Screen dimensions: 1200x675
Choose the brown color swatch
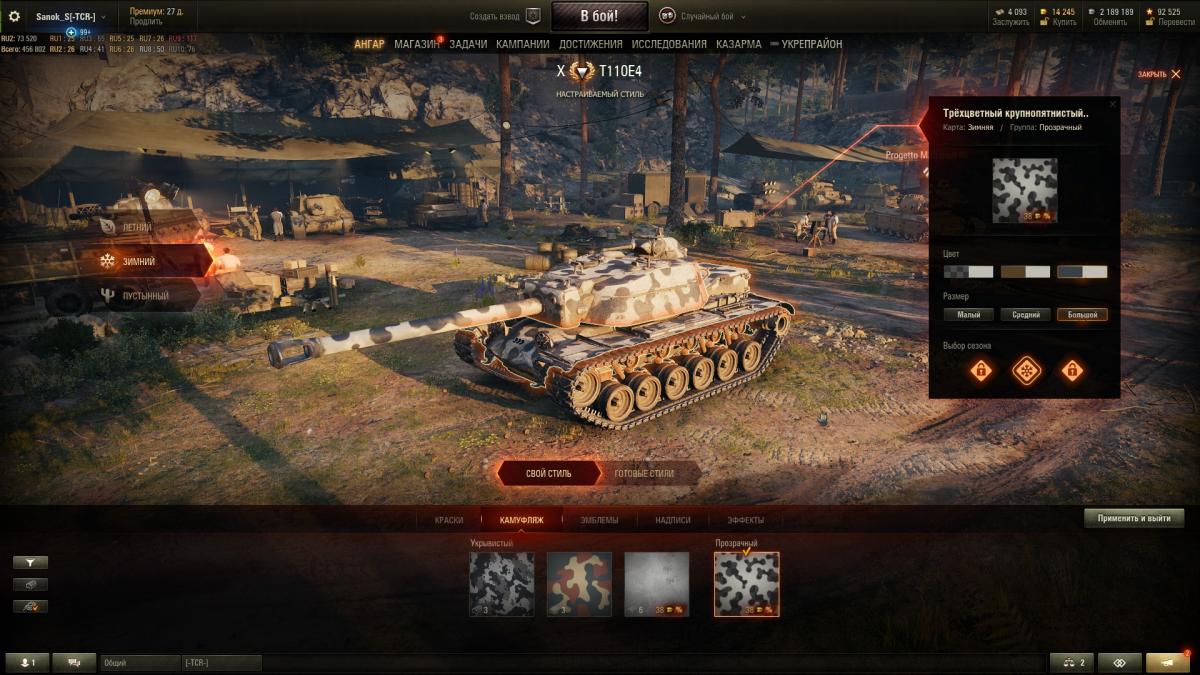coord(1025,272)
